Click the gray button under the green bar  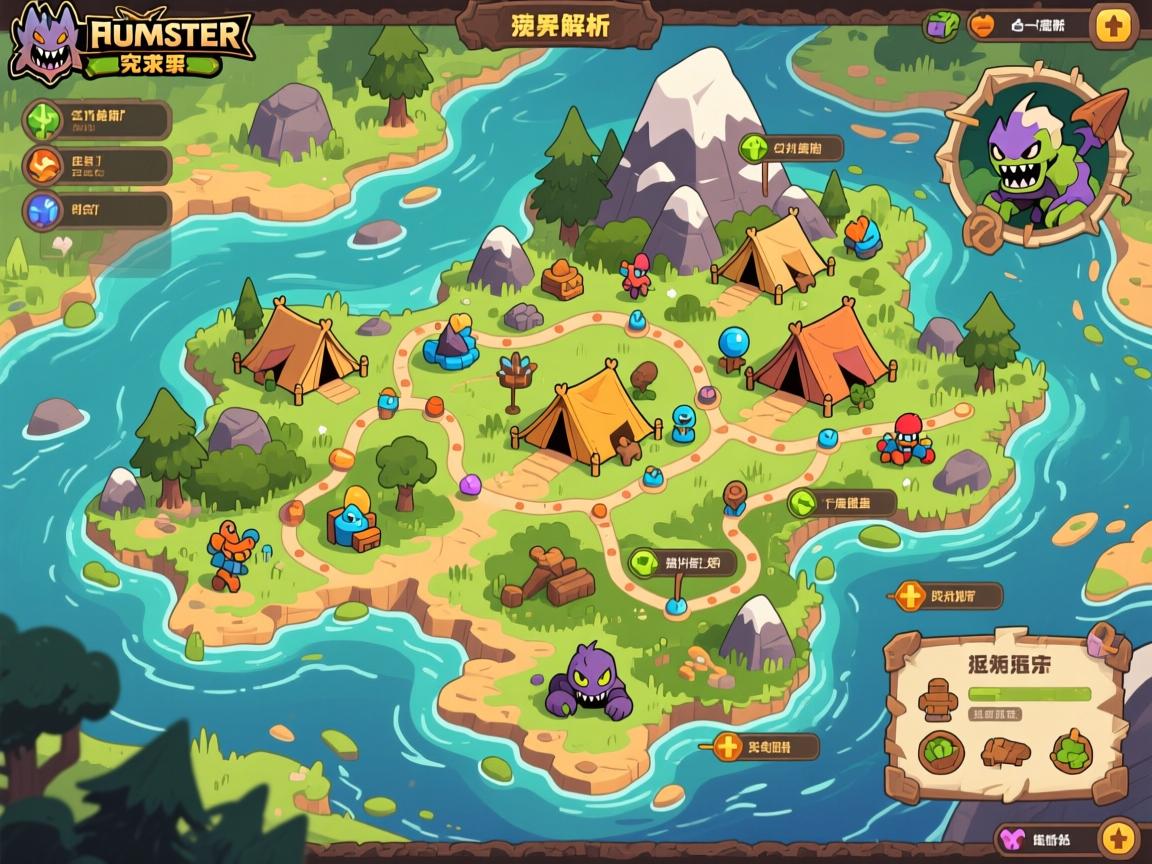pos(997,714)
